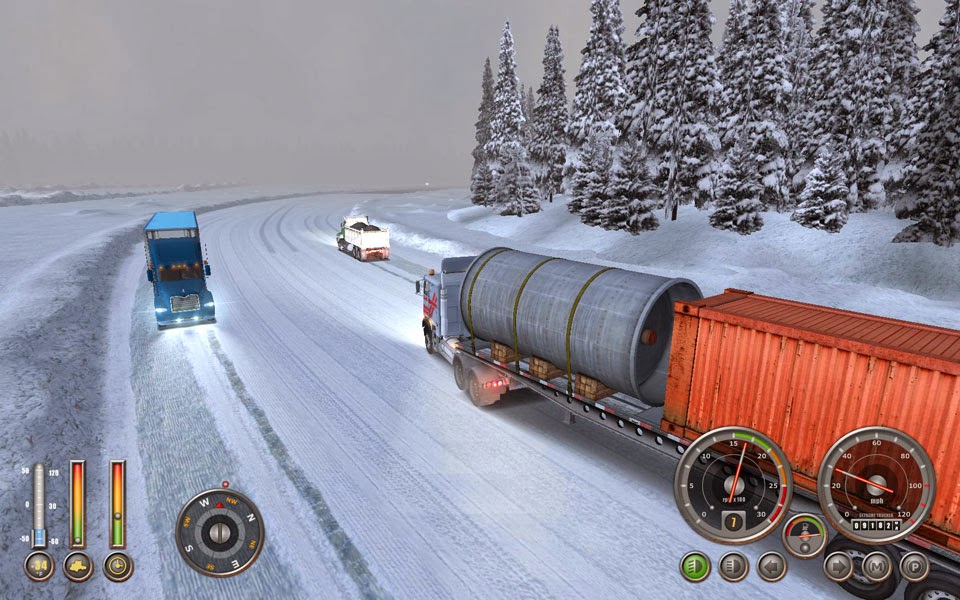Activate the right turn signal arrow
The image size is (960, 600).
point(838,566)
